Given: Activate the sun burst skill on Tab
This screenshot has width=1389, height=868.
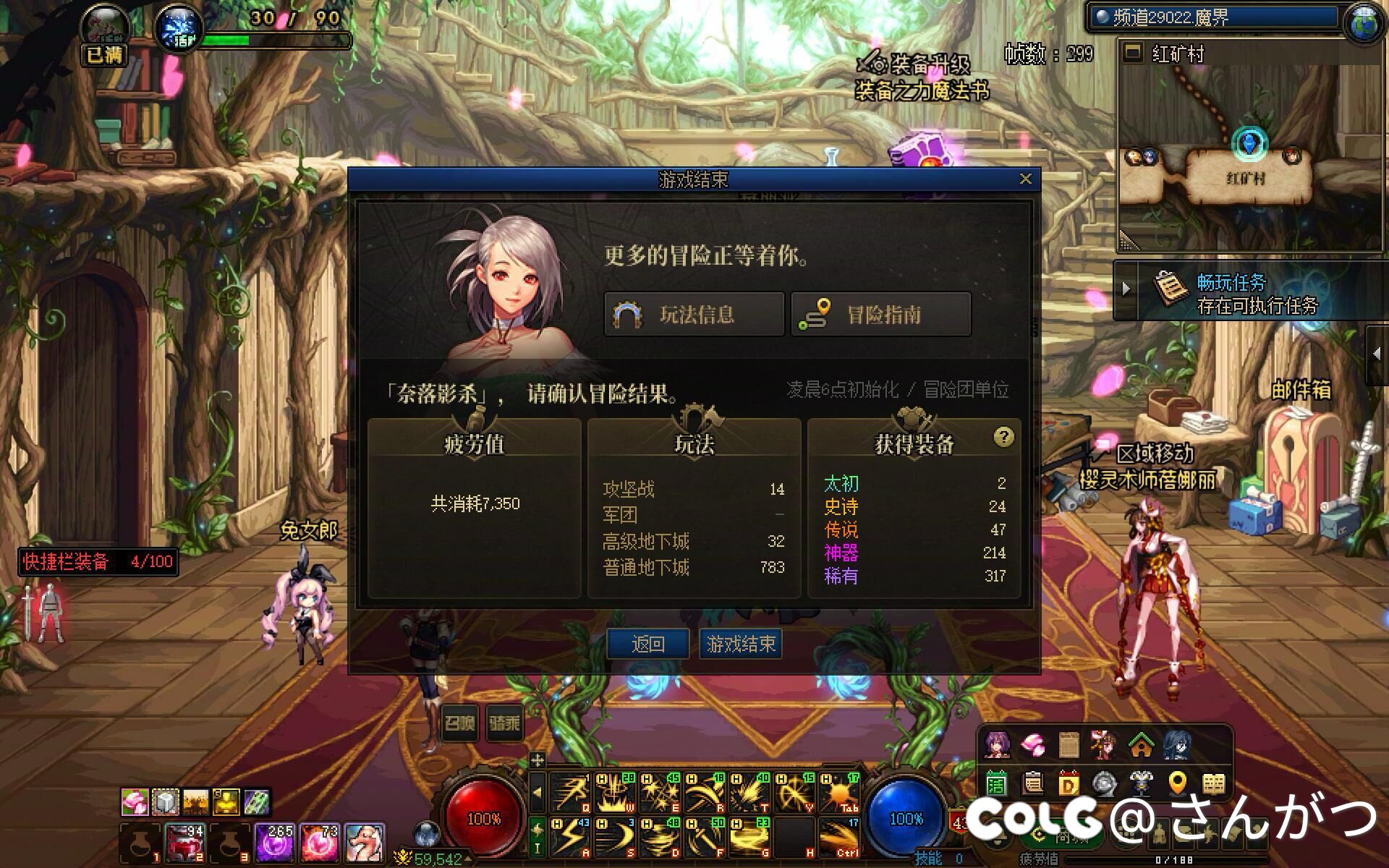Looking at the screenshot, I should pos(839,793).
